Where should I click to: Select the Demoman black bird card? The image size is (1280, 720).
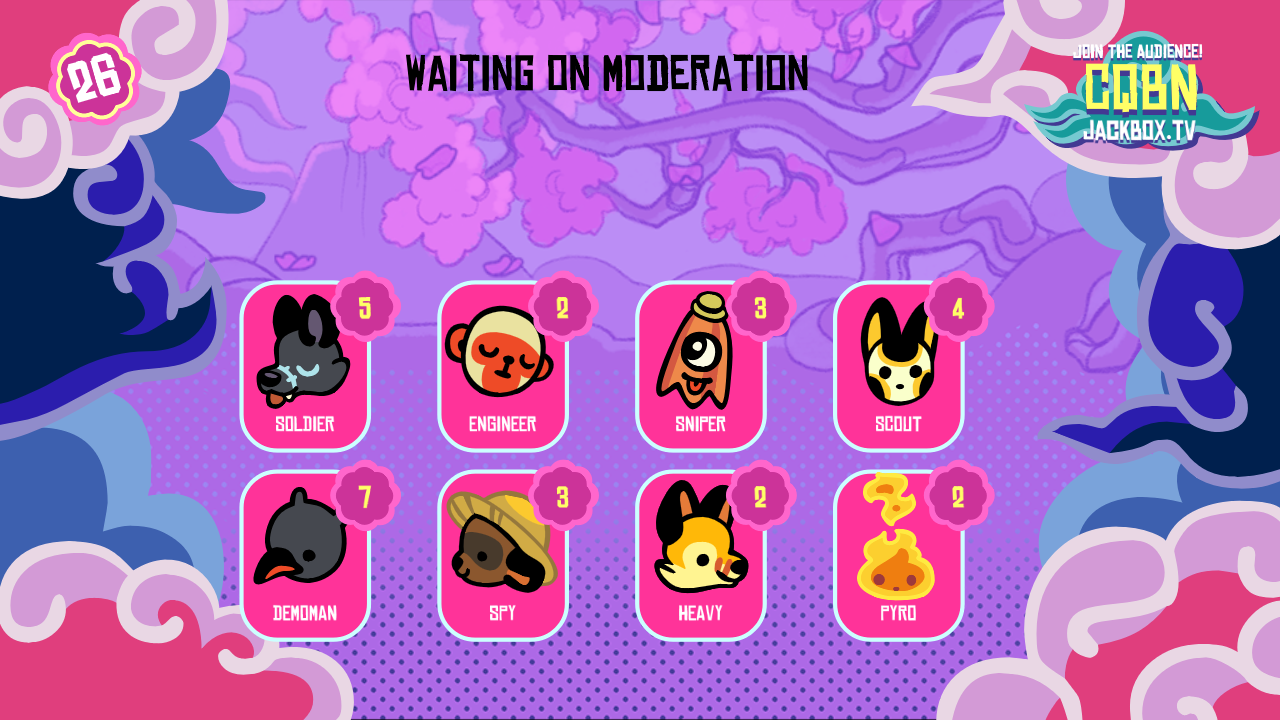click(x=305, y=556)
